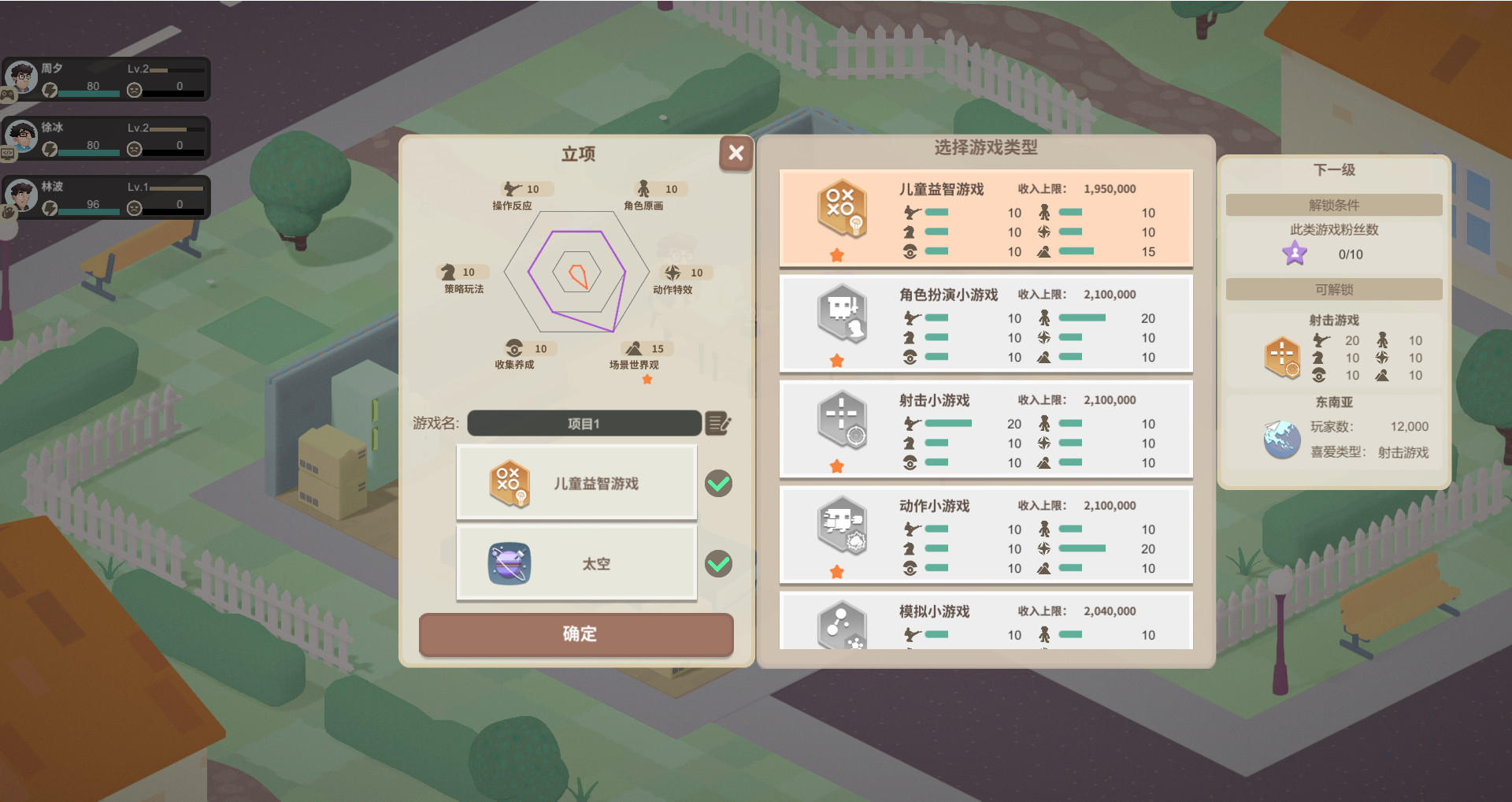The width and height of the screenshot is (1512, 802).
Task: Open 周夕's avatar portrait
Action: point(22,77)
